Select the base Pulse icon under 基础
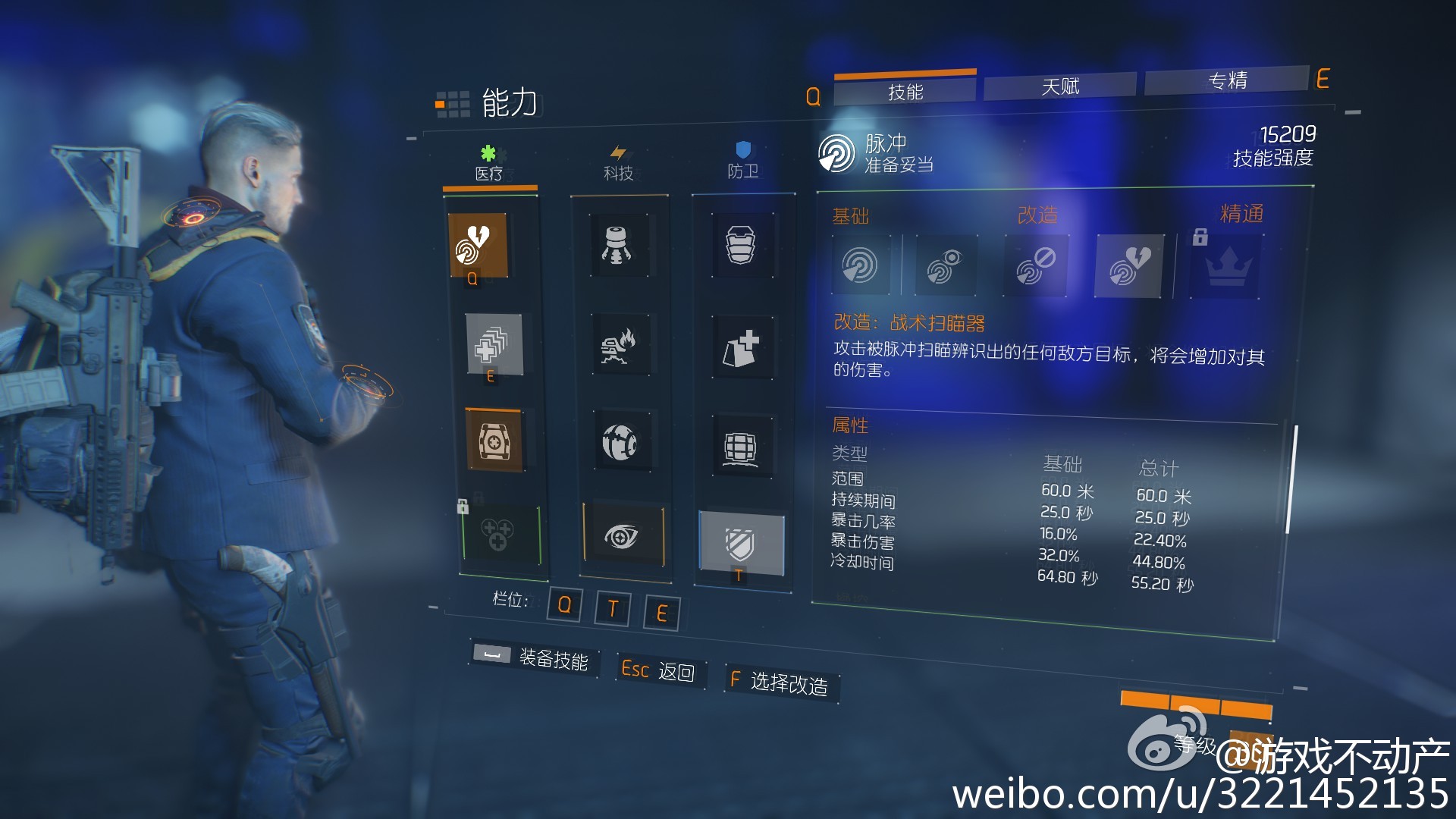This screenshot has width=1456, height=819. pos(861,264)
